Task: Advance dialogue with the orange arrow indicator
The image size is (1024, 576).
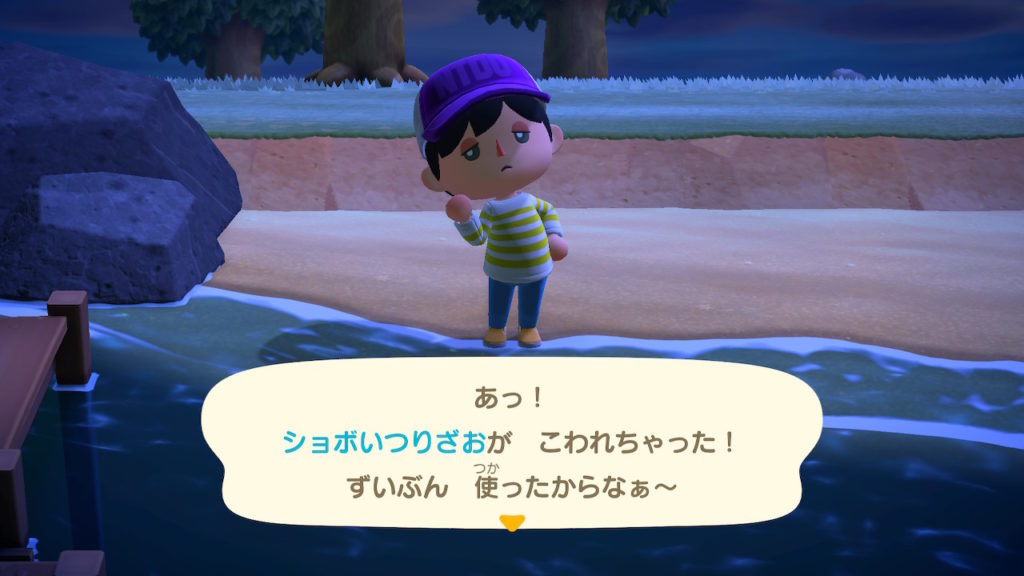Action: click(512, 522)
